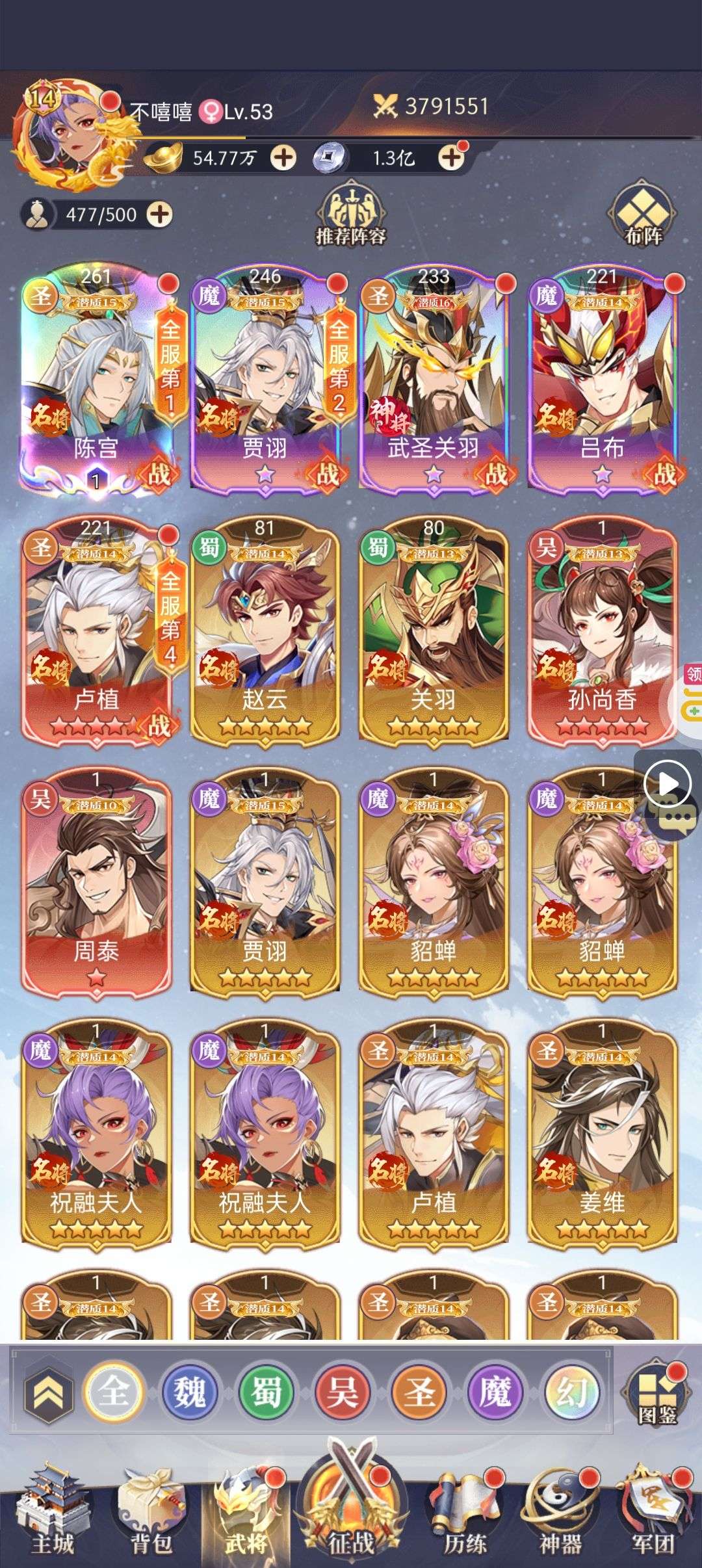The image size is (702, 1568).
Task: Show the 幻 faction heroes
Action: [572, 1392]
